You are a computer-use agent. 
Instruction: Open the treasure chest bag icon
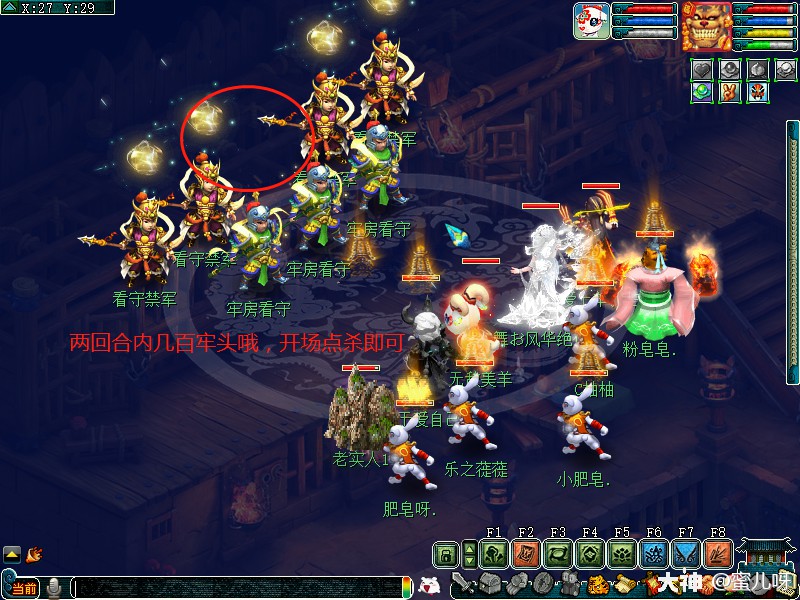[x=487, y=584]
